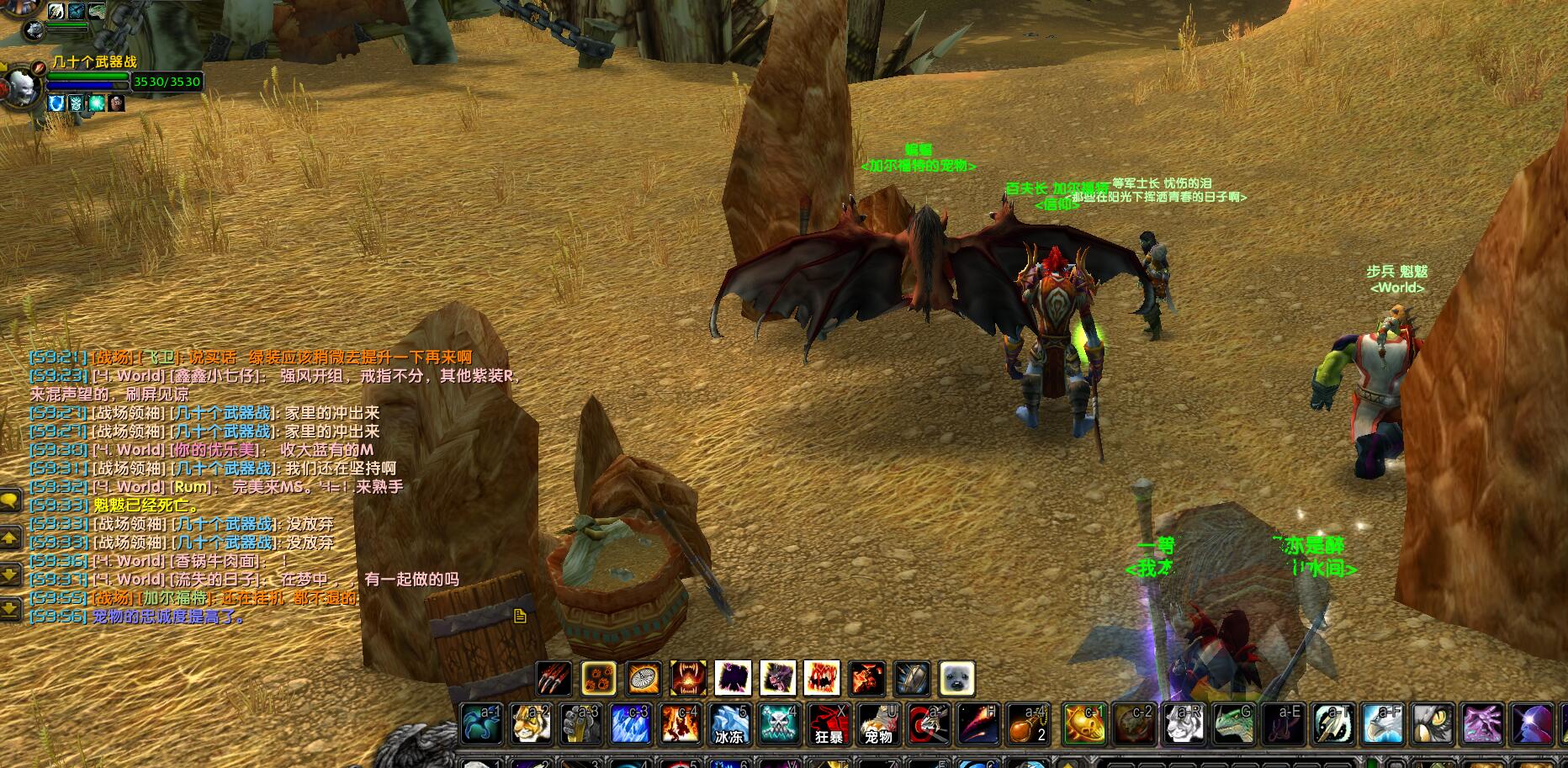The height and width of the screenshot is (768, 1568).
Task: Activate the golden skull ability
Action: pos(1083,724)
